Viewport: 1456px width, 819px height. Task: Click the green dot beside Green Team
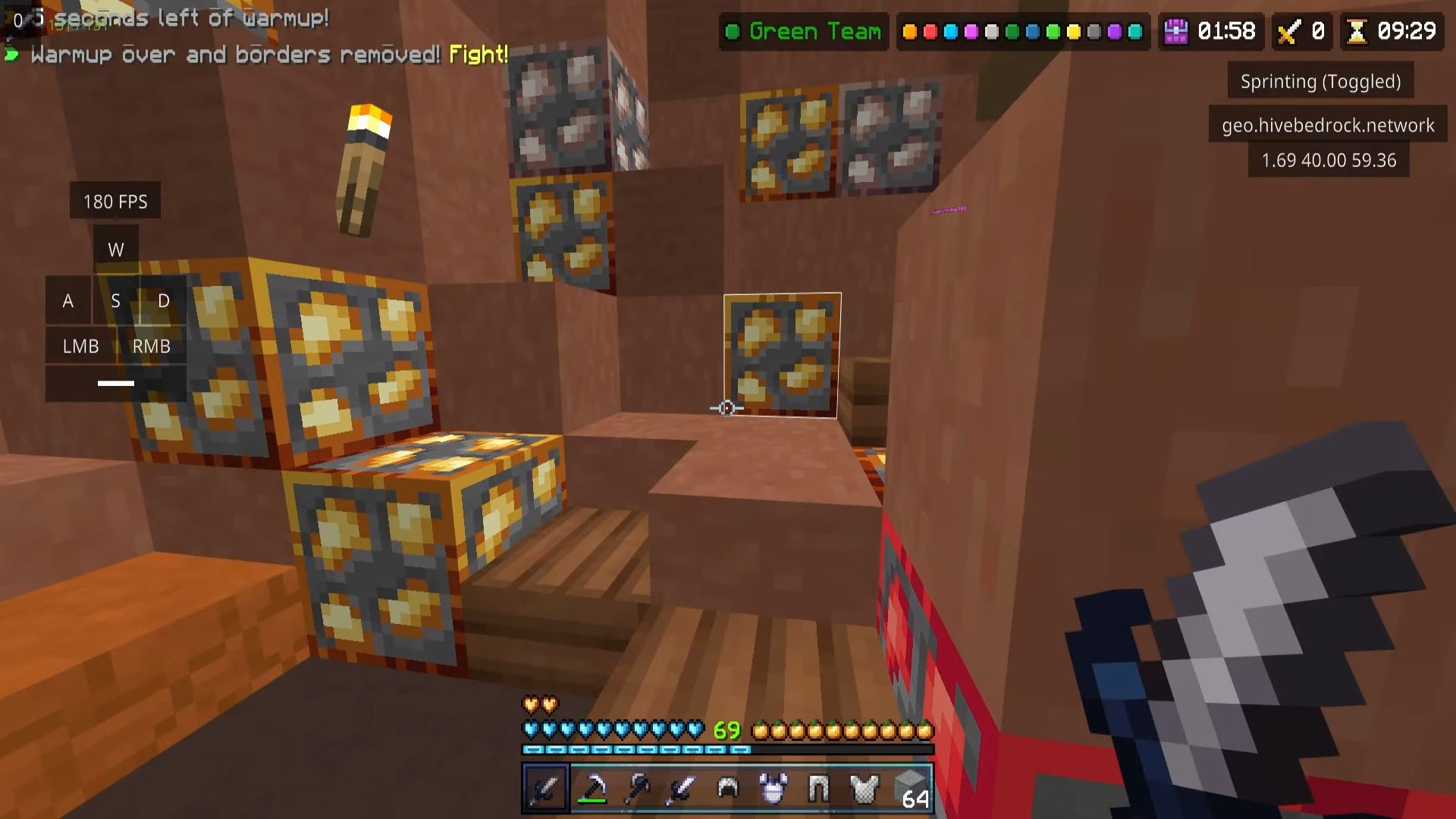coord(734,32)
